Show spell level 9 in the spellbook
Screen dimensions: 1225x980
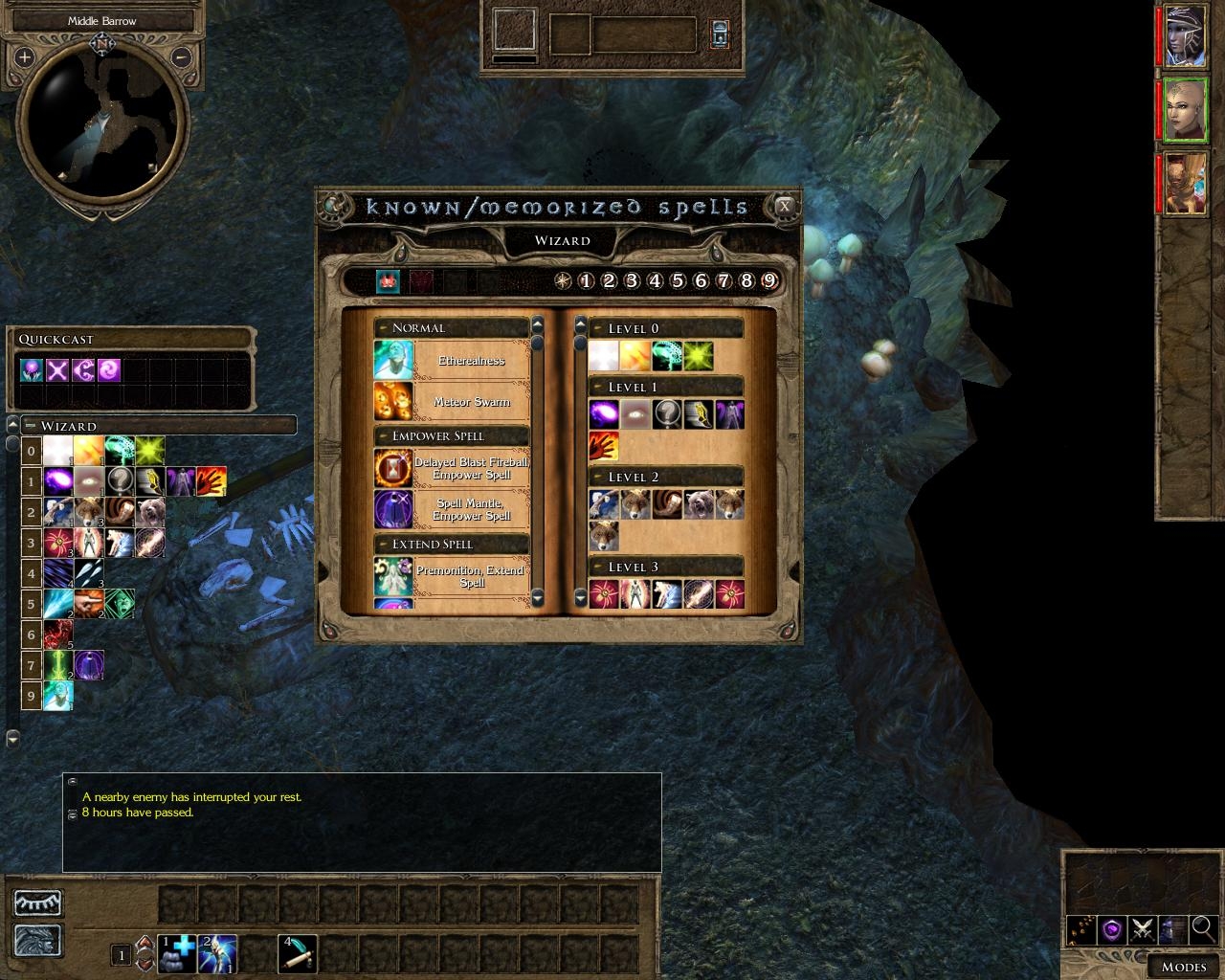(769, 281)
